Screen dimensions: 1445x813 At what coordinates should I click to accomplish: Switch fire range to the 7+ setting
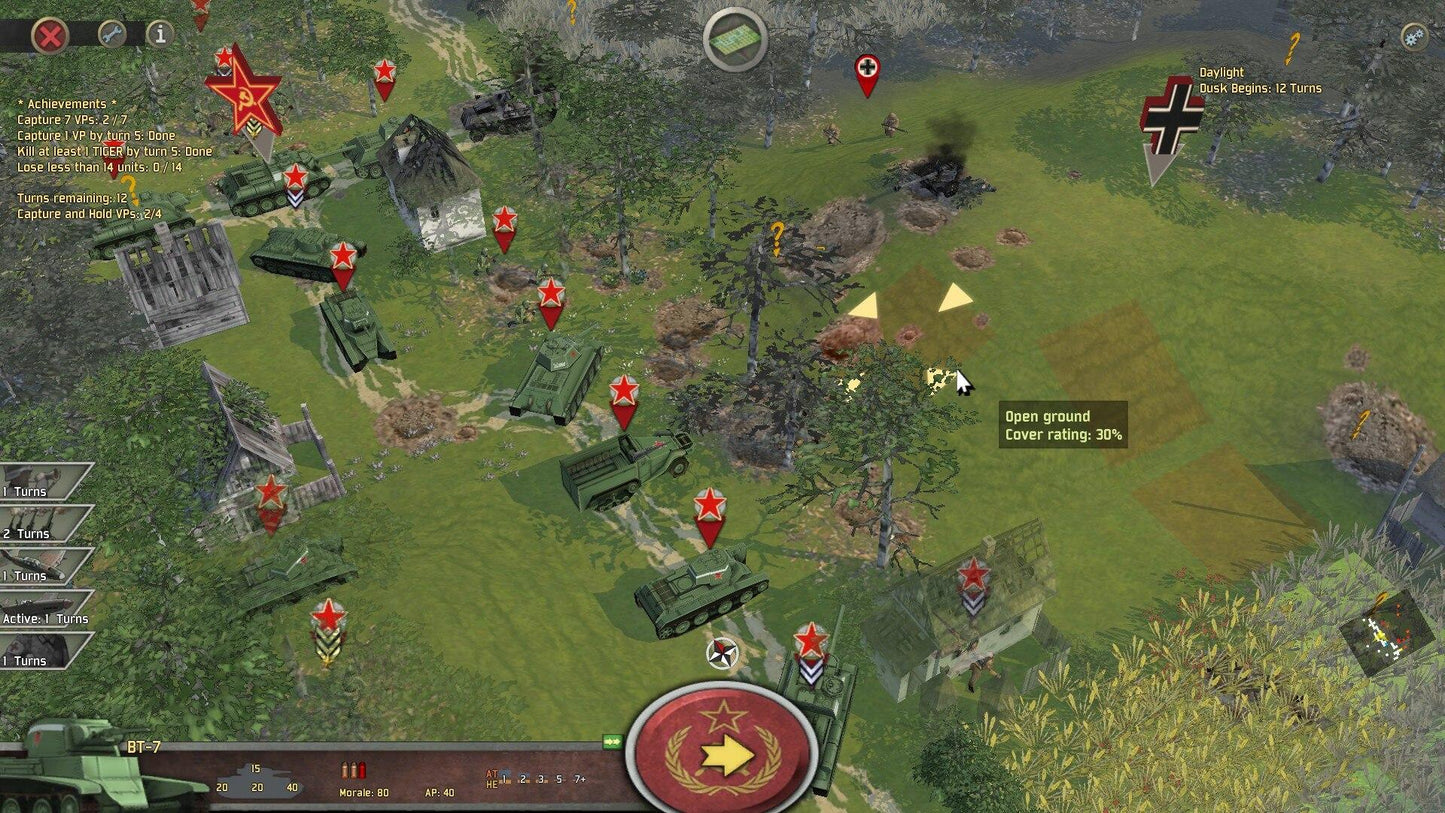click(x=579, y=779)
